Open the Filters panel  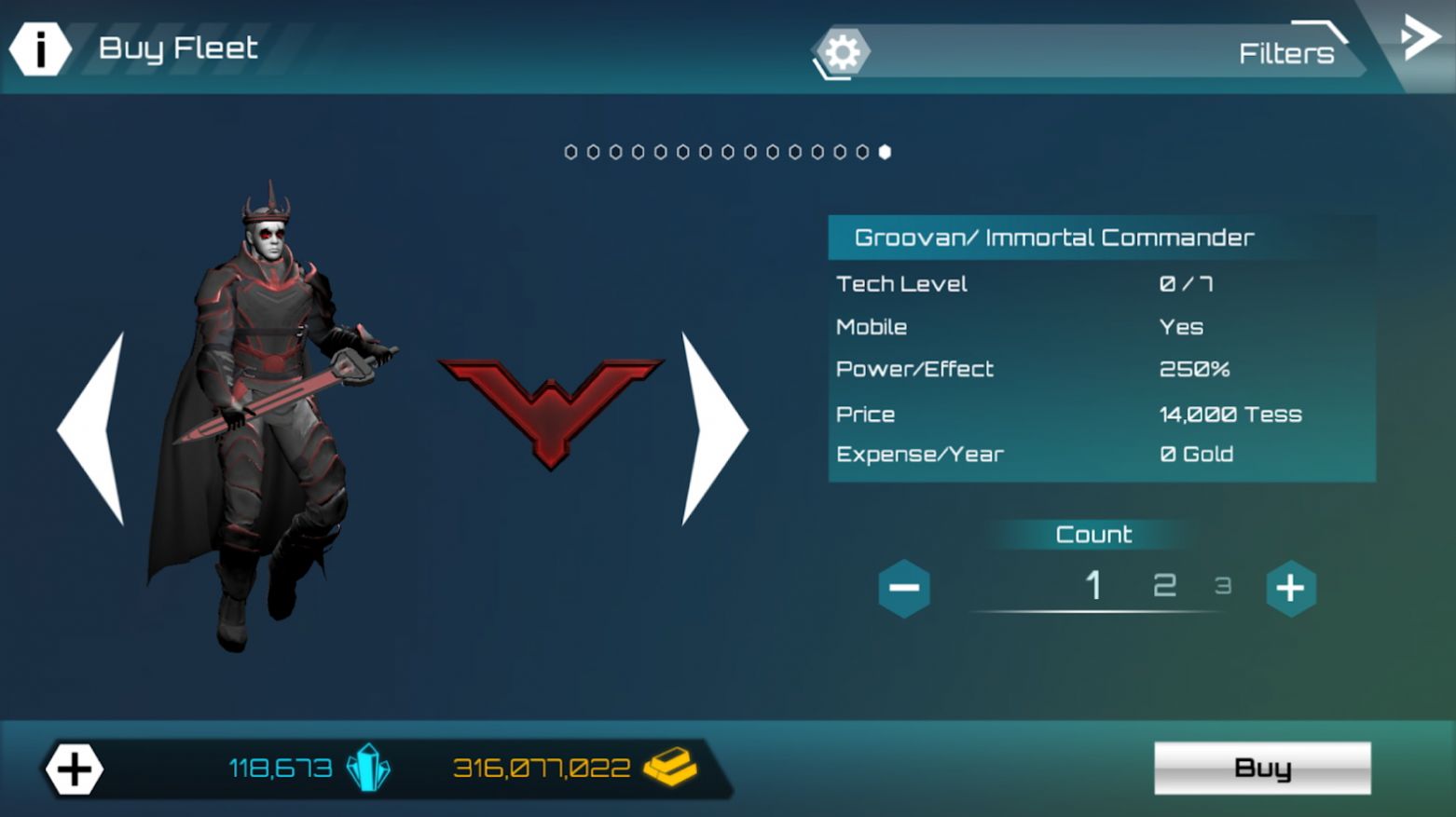(1285, 53)
